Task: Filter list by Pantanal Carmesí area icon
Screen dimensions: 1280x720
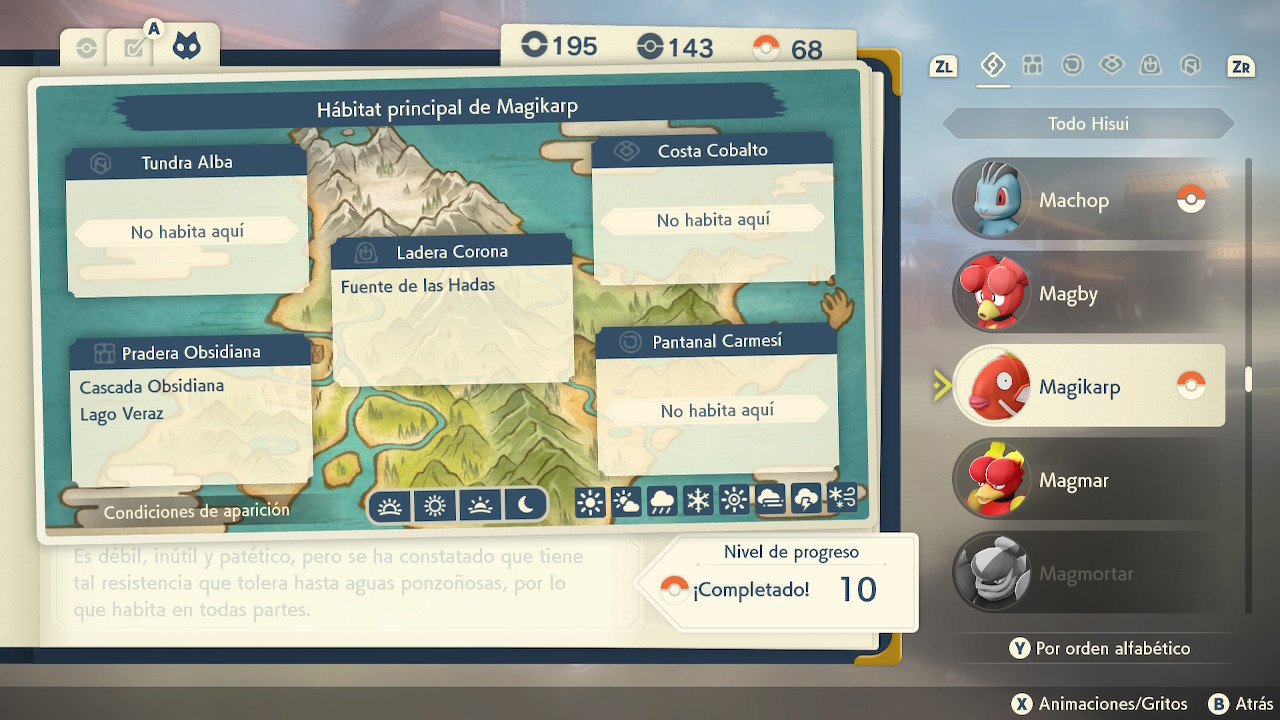Action: point(1072,66)
